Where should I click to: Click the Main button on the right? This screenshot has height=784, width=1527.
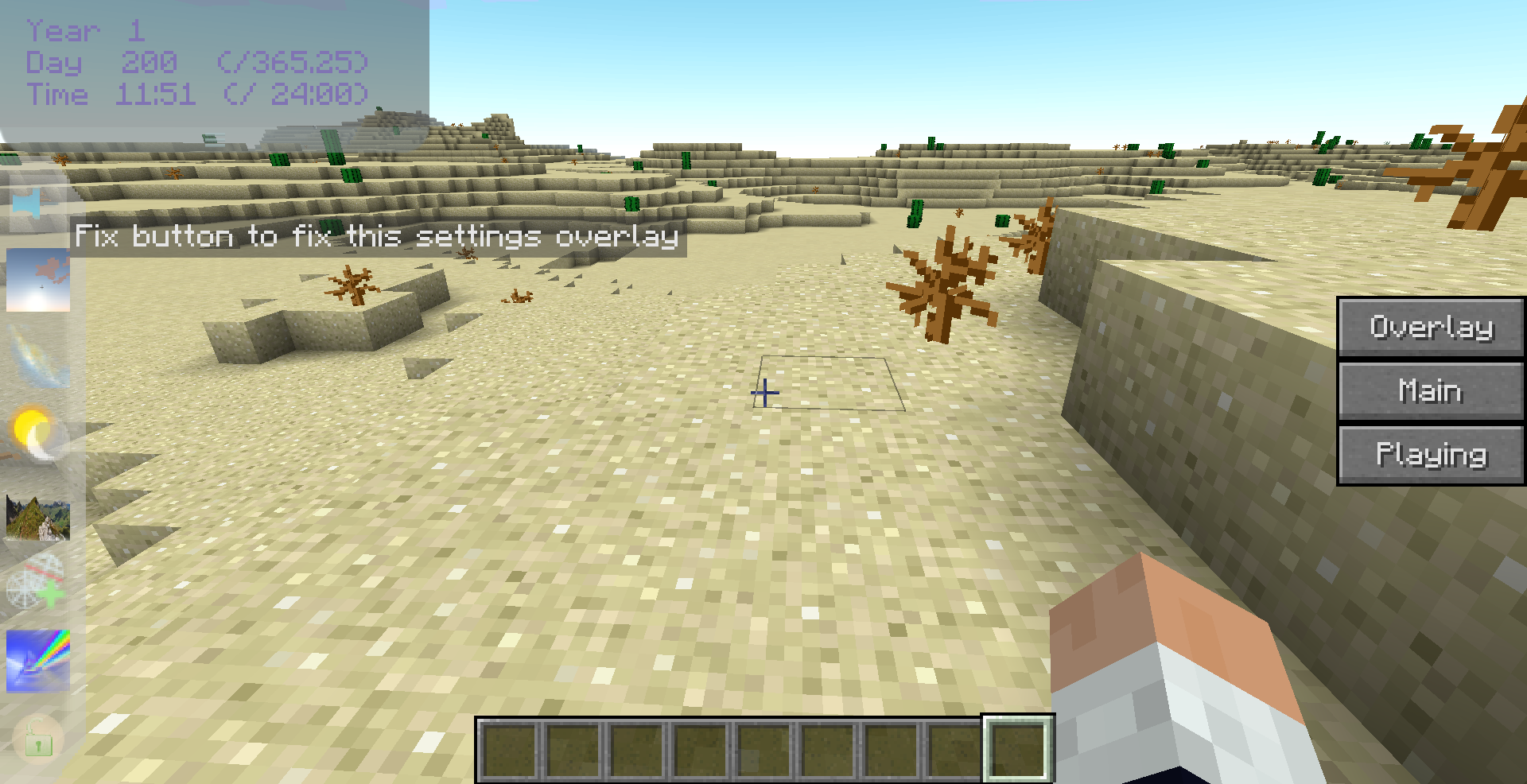point(1430,390)
